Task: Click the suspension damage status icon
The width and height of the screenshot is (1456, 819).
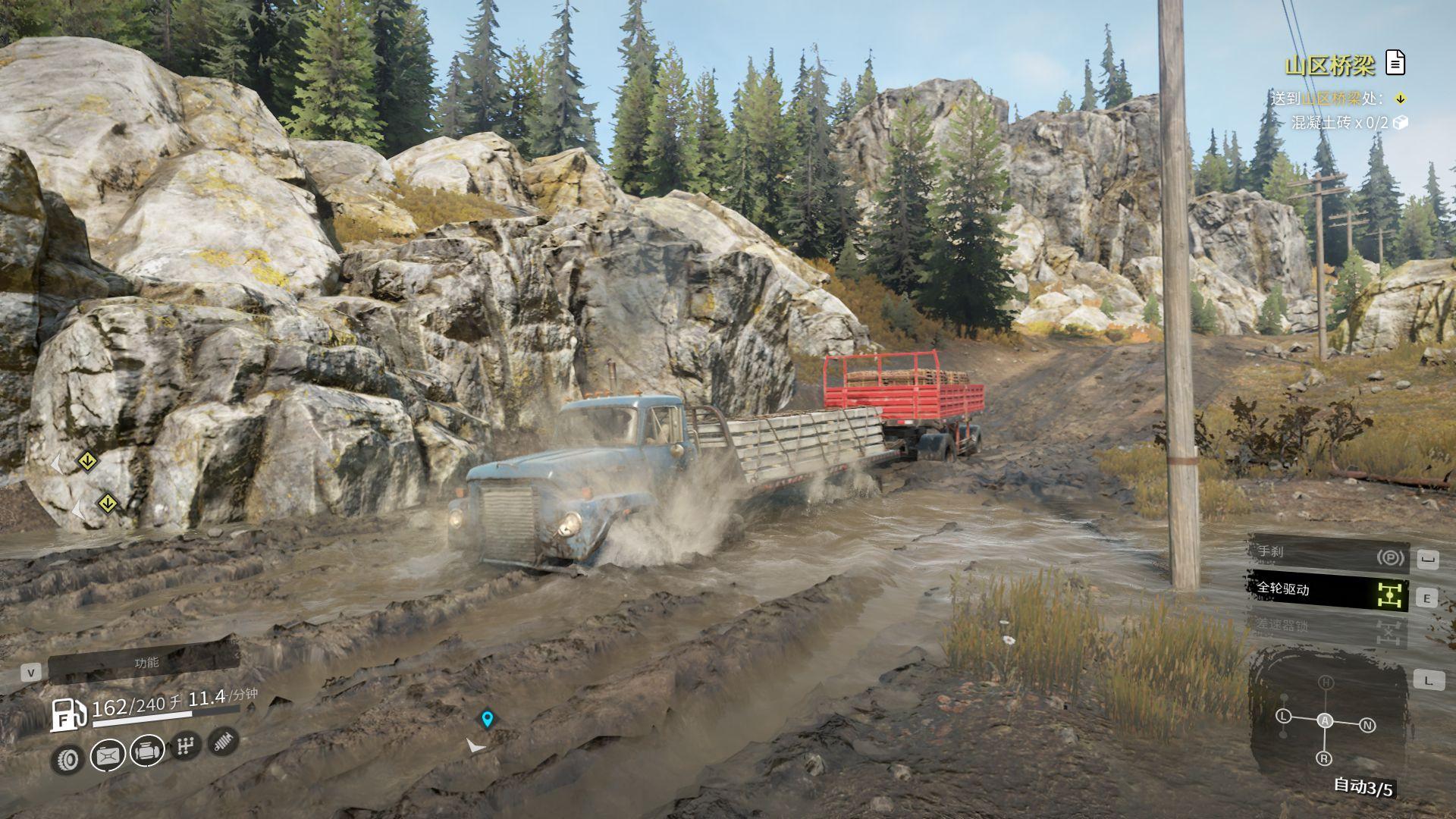Action: [x=223, y=742]
